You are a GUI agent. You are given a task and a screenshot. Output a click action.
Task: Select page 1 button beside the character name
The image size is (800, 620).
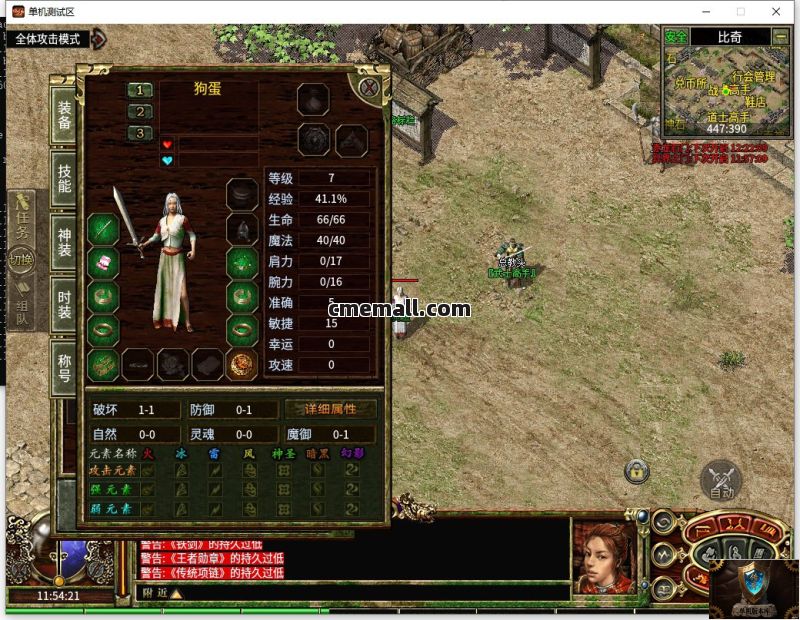tap(139, 90)
